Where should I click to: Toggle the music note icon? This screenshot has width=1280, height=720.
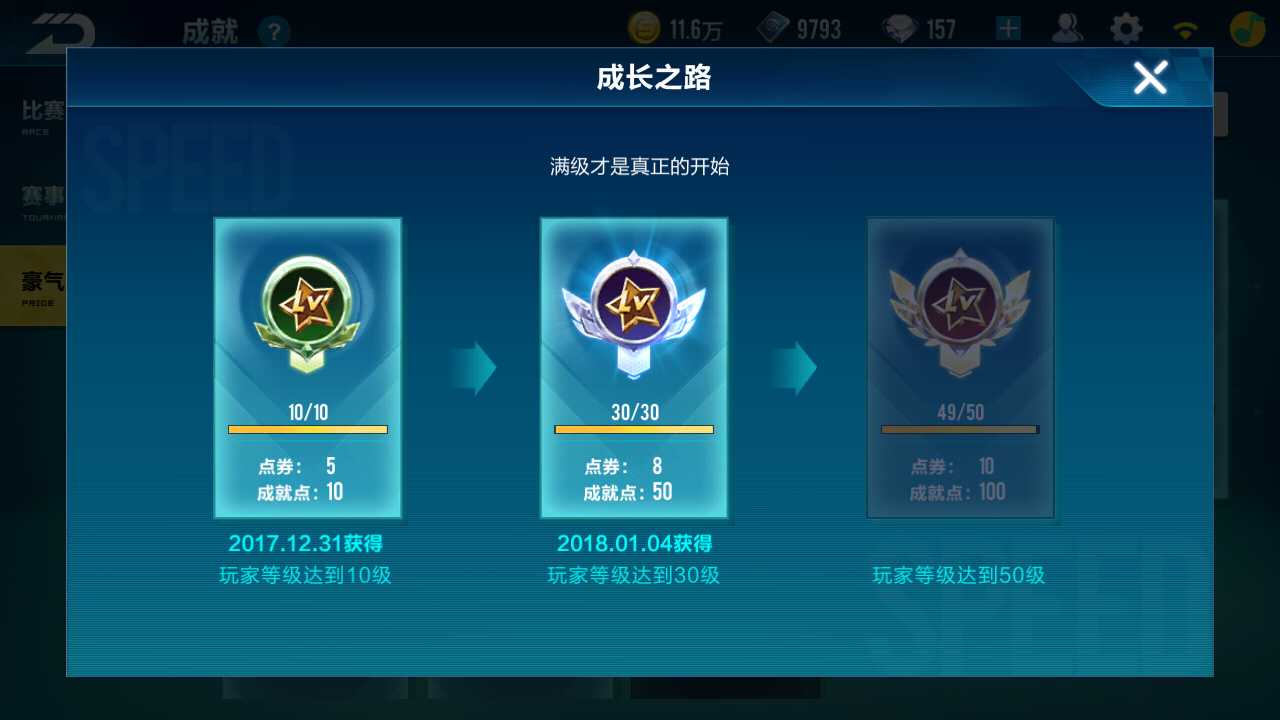(x=1246, y=27)
